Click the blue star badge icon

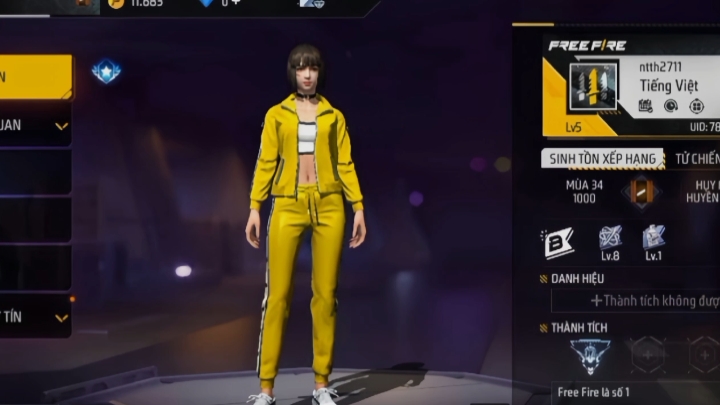pyautogui.click(x=106, y=71)
